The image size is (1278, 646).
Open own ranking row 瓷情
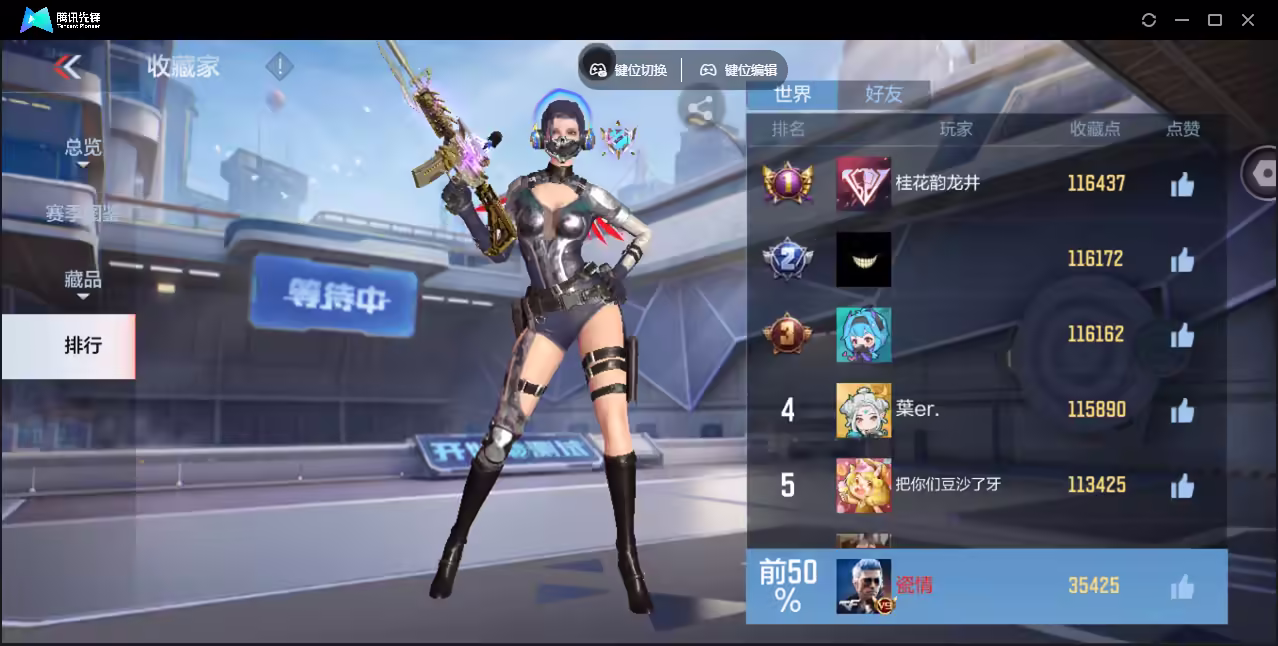click(x=986, y=586)
